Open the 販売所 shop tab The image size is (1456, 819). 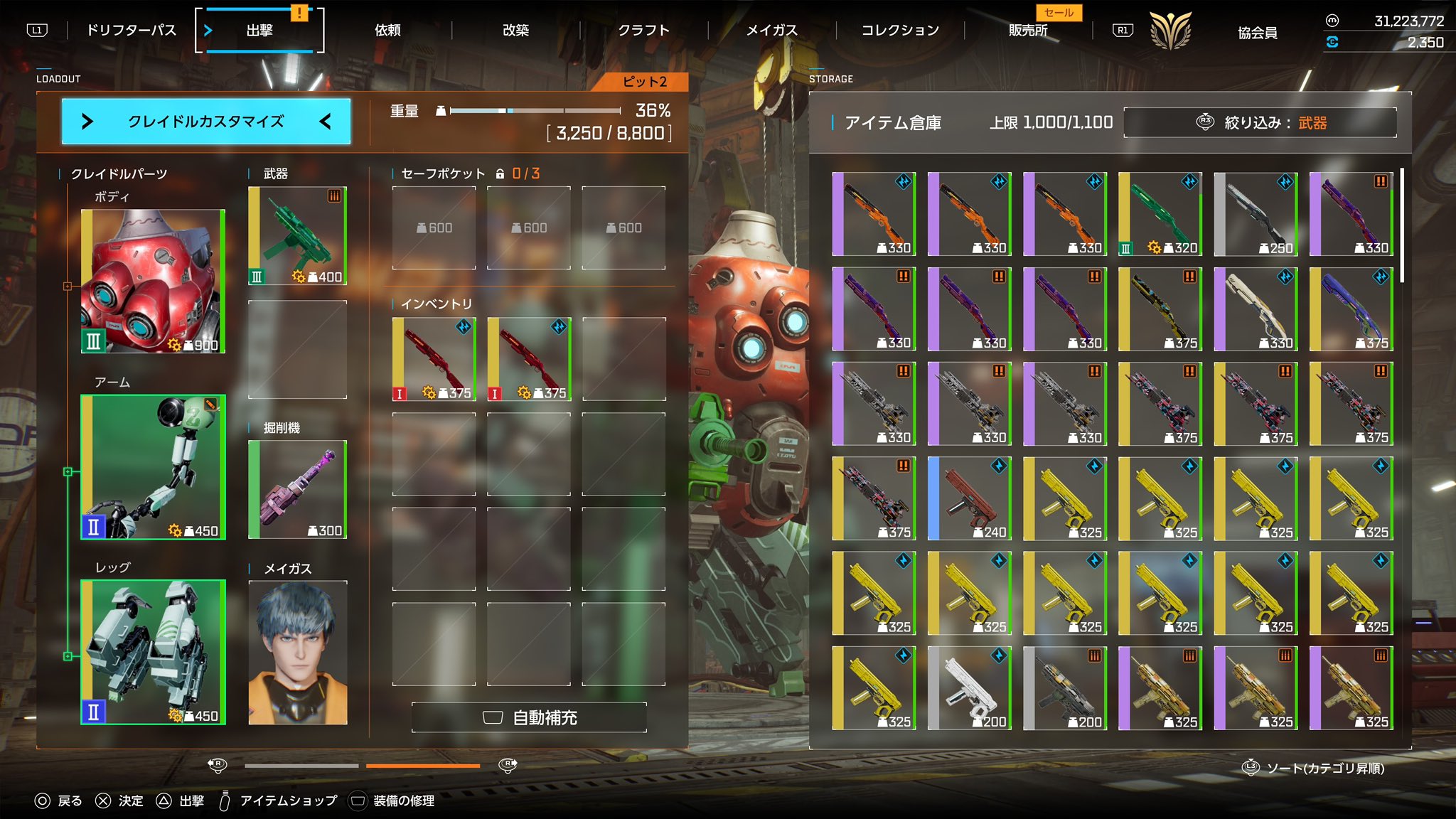coord(1028,31)
